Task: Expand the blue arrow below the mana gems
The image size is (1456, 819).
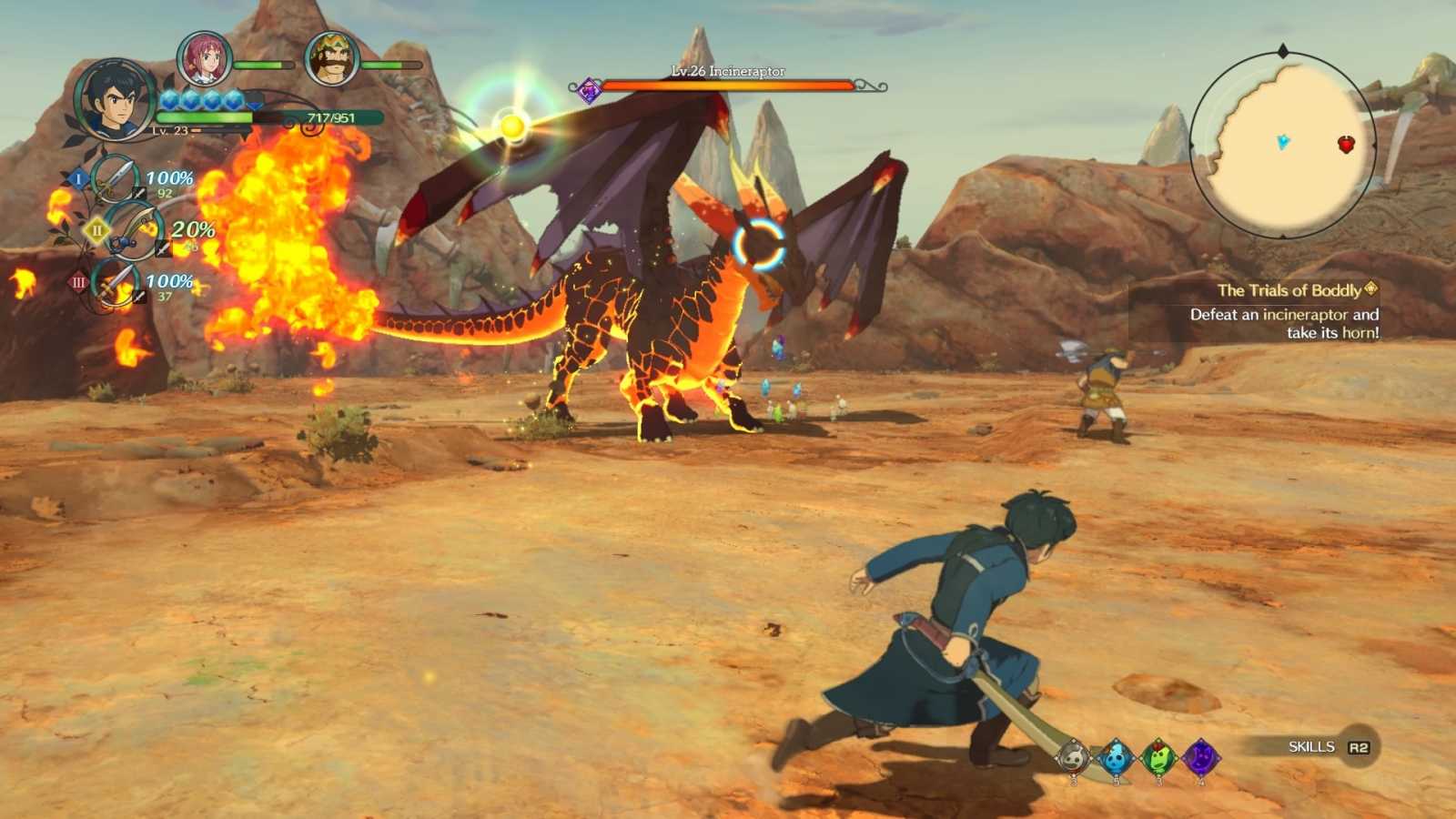Action: tap(253, 105)
